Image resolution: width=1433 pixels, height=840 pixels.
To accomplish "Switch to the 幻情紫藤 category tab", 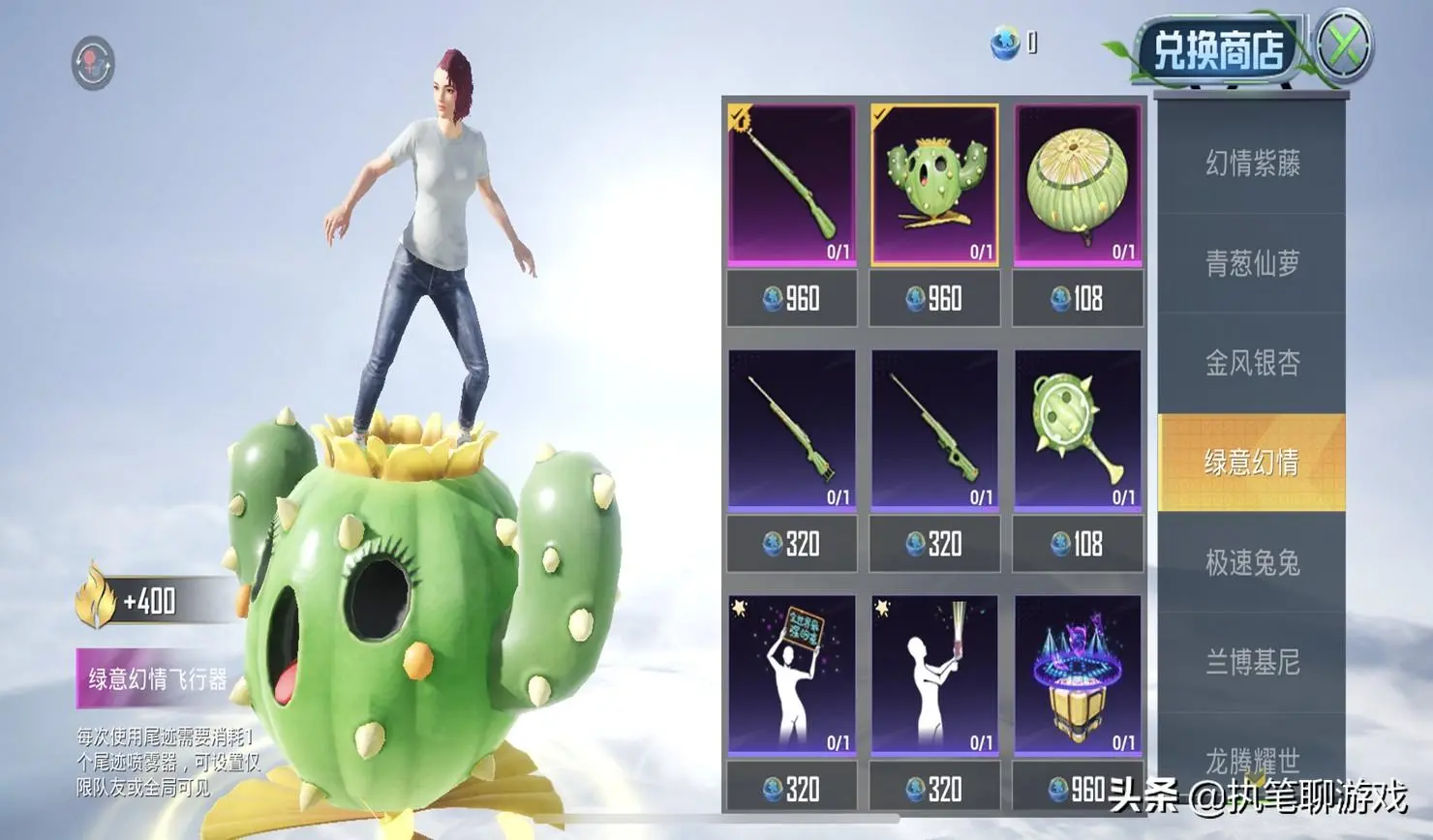I will (x=1252, y=163).
